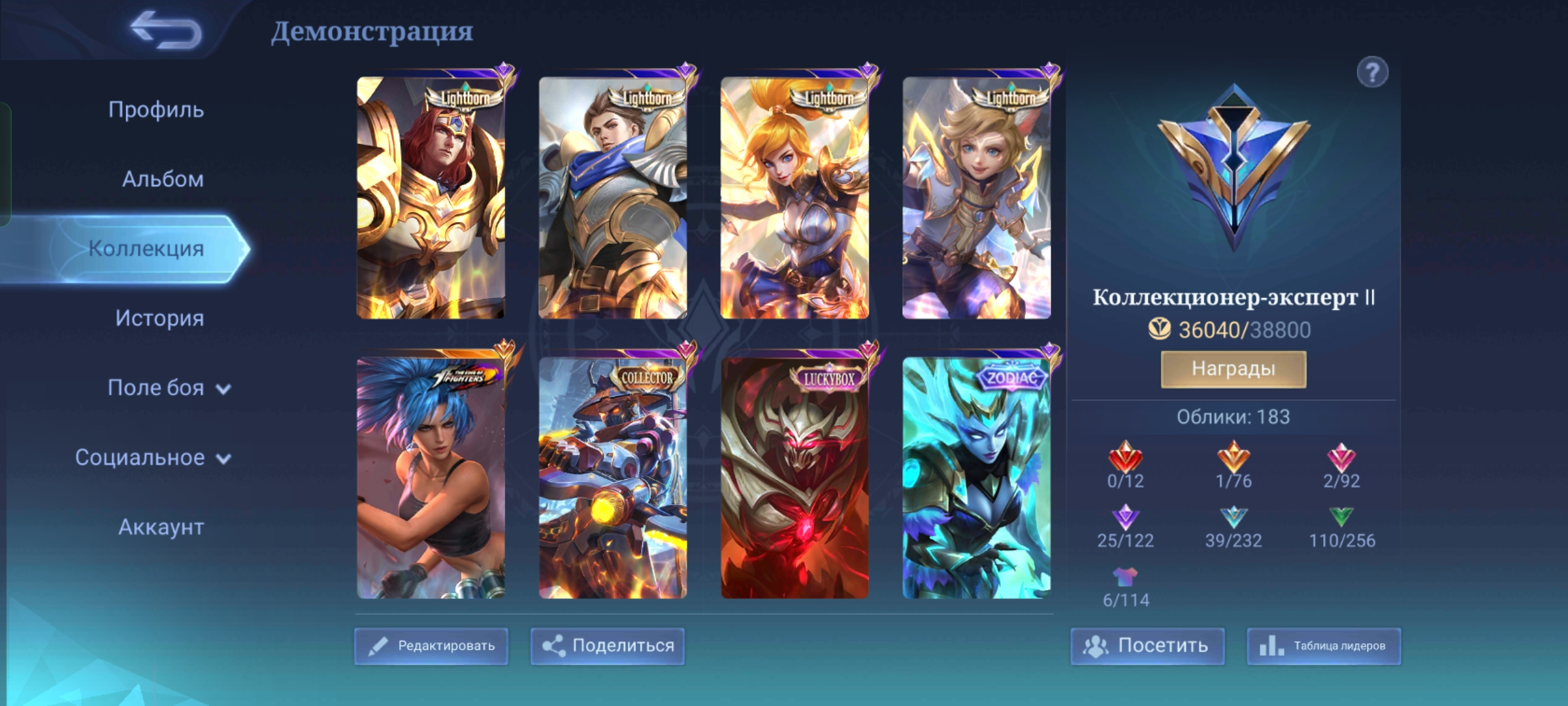Open the Профиль tab
Viewport: 1568px width, 706px height.
click(x=156, y=110)
